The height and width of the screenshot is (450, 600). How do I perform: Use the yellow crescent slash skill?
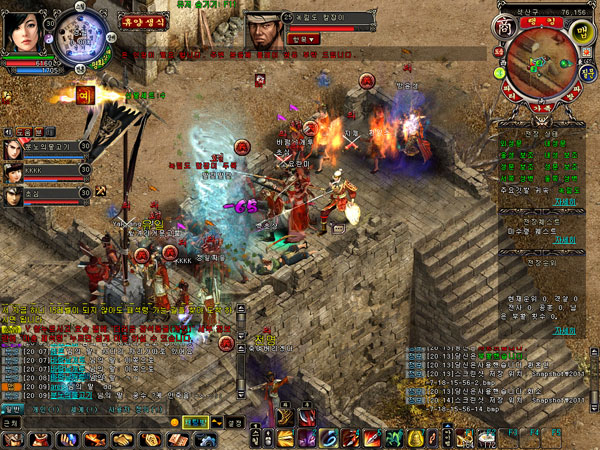point(285,438)
